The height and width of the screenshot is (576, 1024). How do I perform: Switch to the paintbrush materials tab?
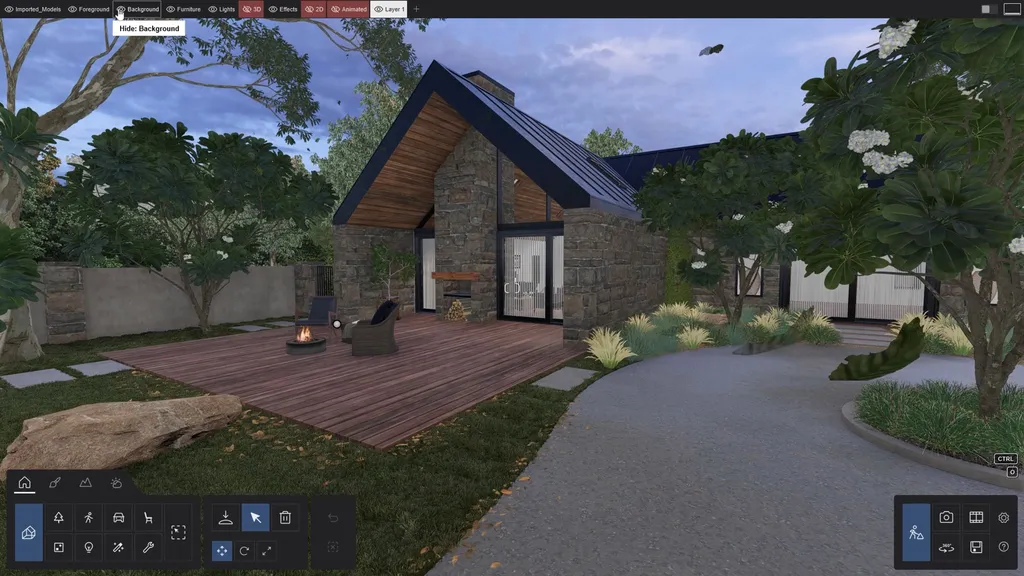click(55, 483)
